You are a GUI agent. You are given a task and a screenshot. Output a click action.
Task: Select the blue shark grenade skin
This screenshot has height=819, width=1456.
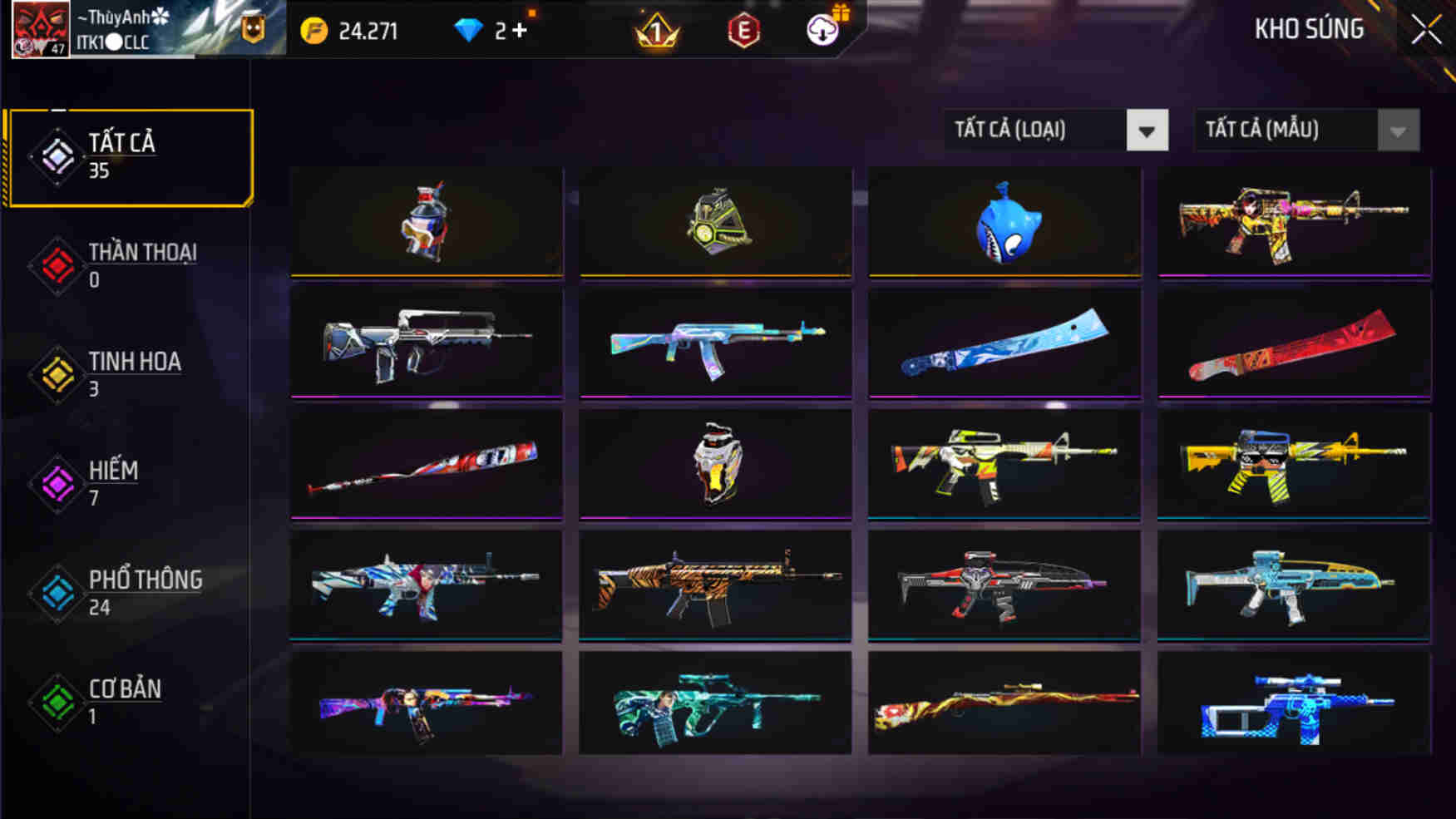(1004, 222)
